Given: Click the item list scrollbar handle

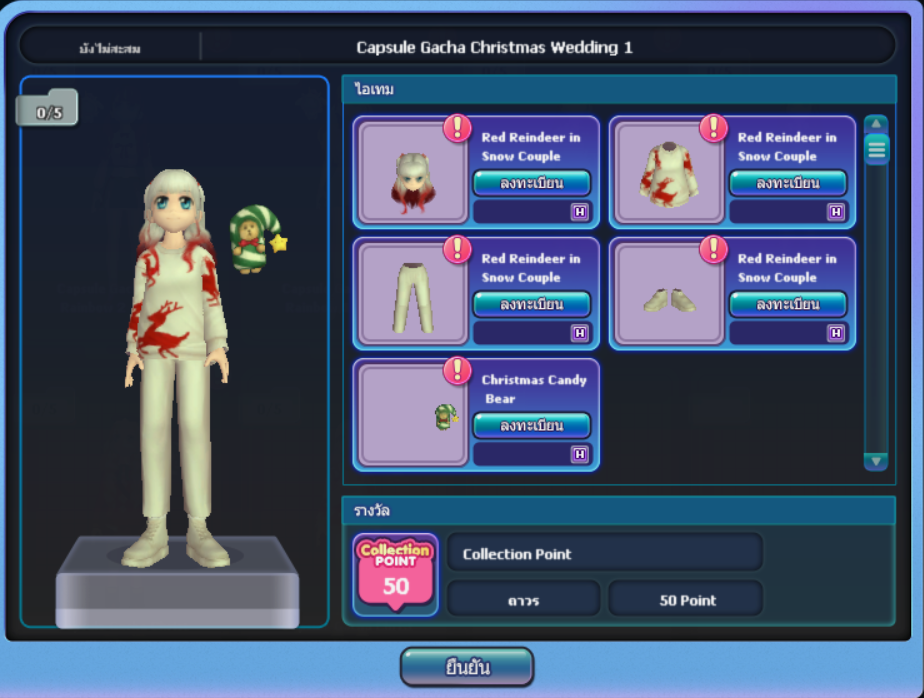Looking at the screenshot, I should tap(877, 149).
